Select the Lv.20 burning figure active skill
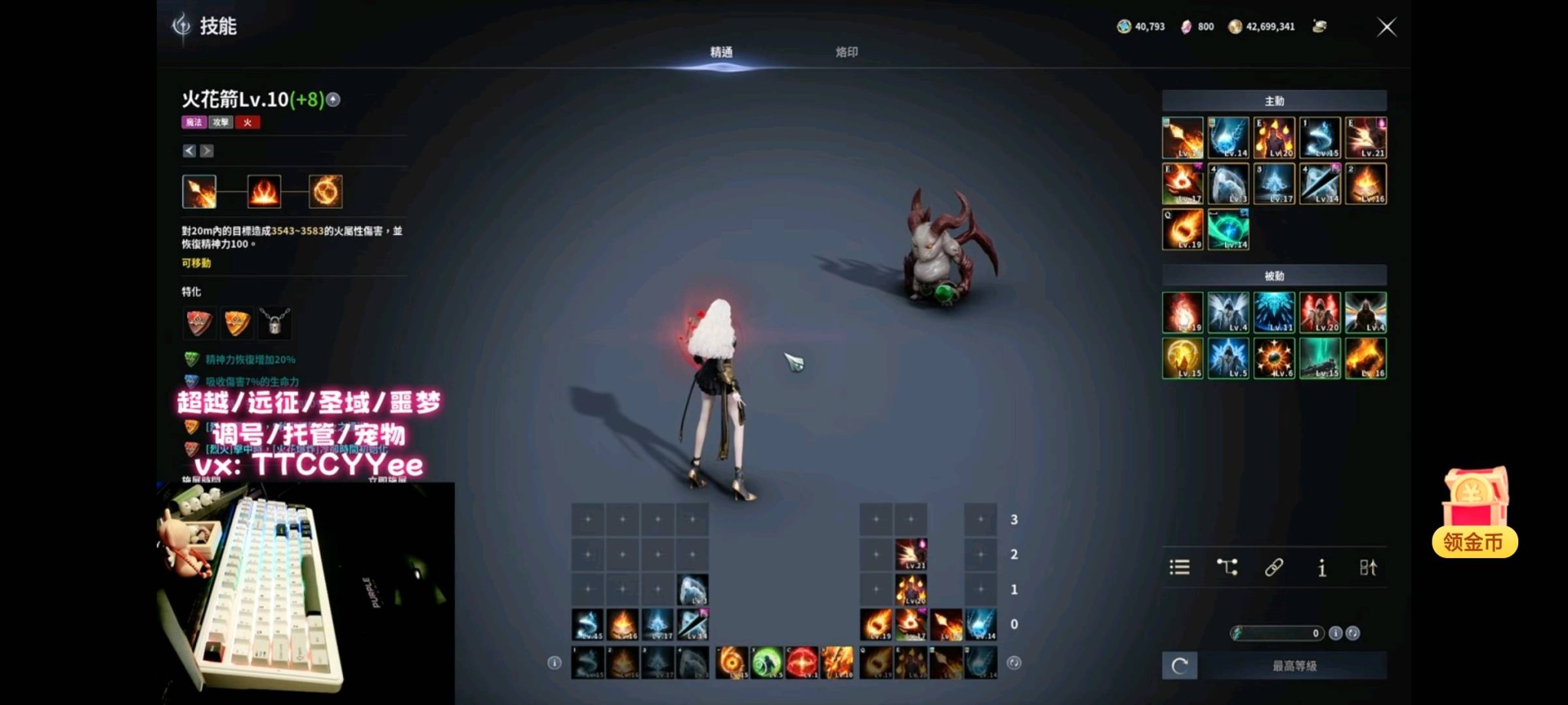1568x705 pixels. (x=1274, y=138)
